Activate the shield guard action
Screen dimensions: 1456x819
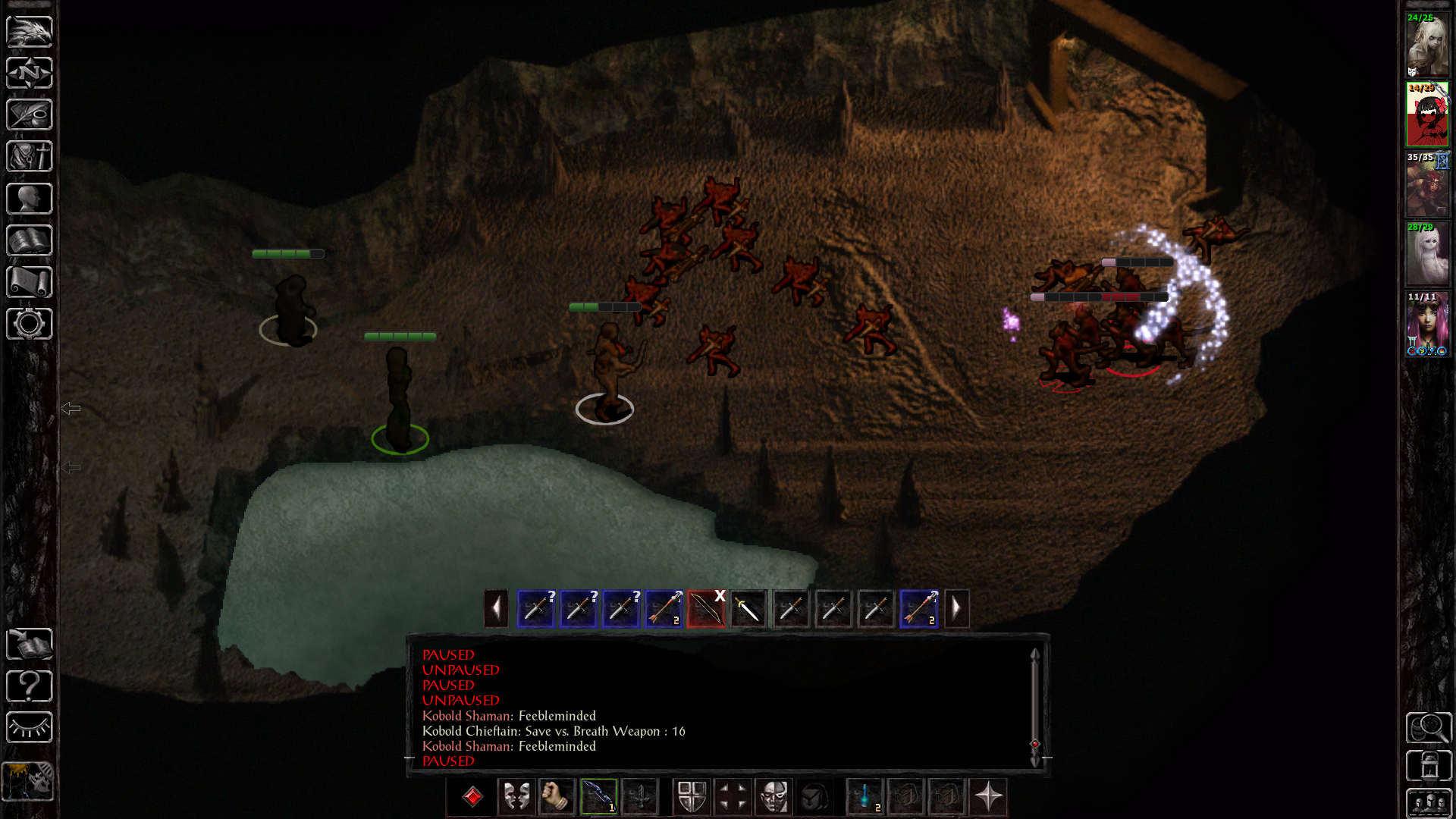pos(692,797)
